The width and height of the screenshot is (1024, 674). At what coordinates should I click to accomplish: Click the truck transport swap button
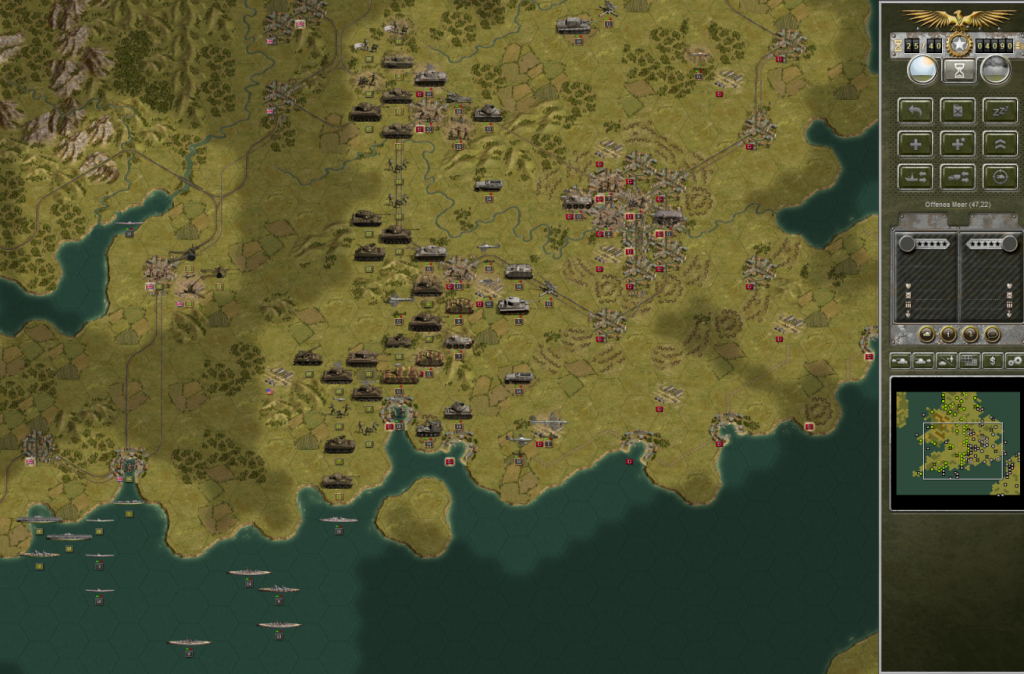pos(958,176)
